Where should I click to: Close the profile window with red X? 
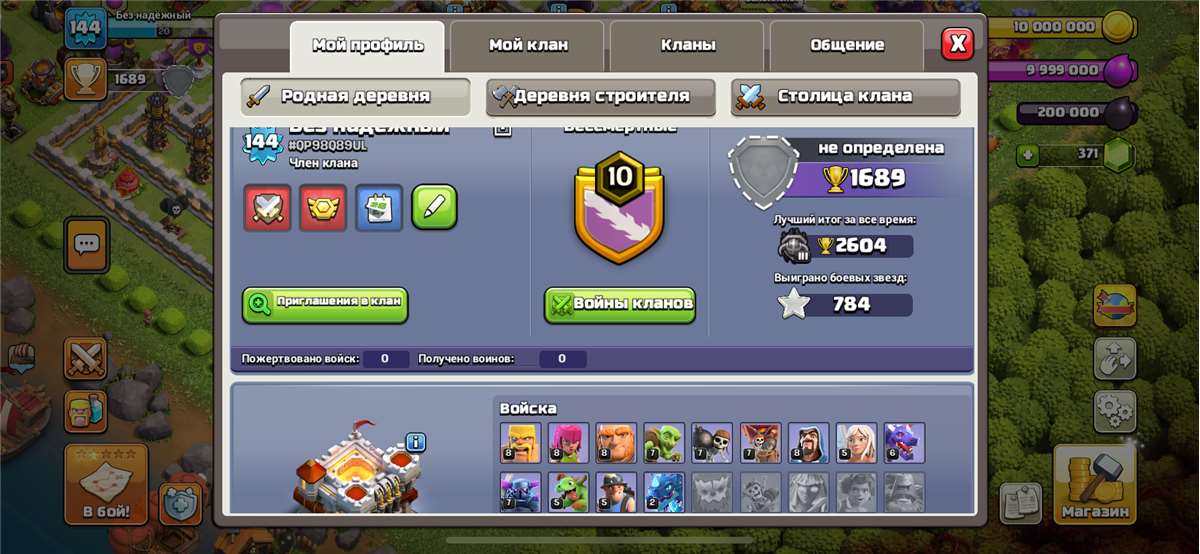coord(957,43)
